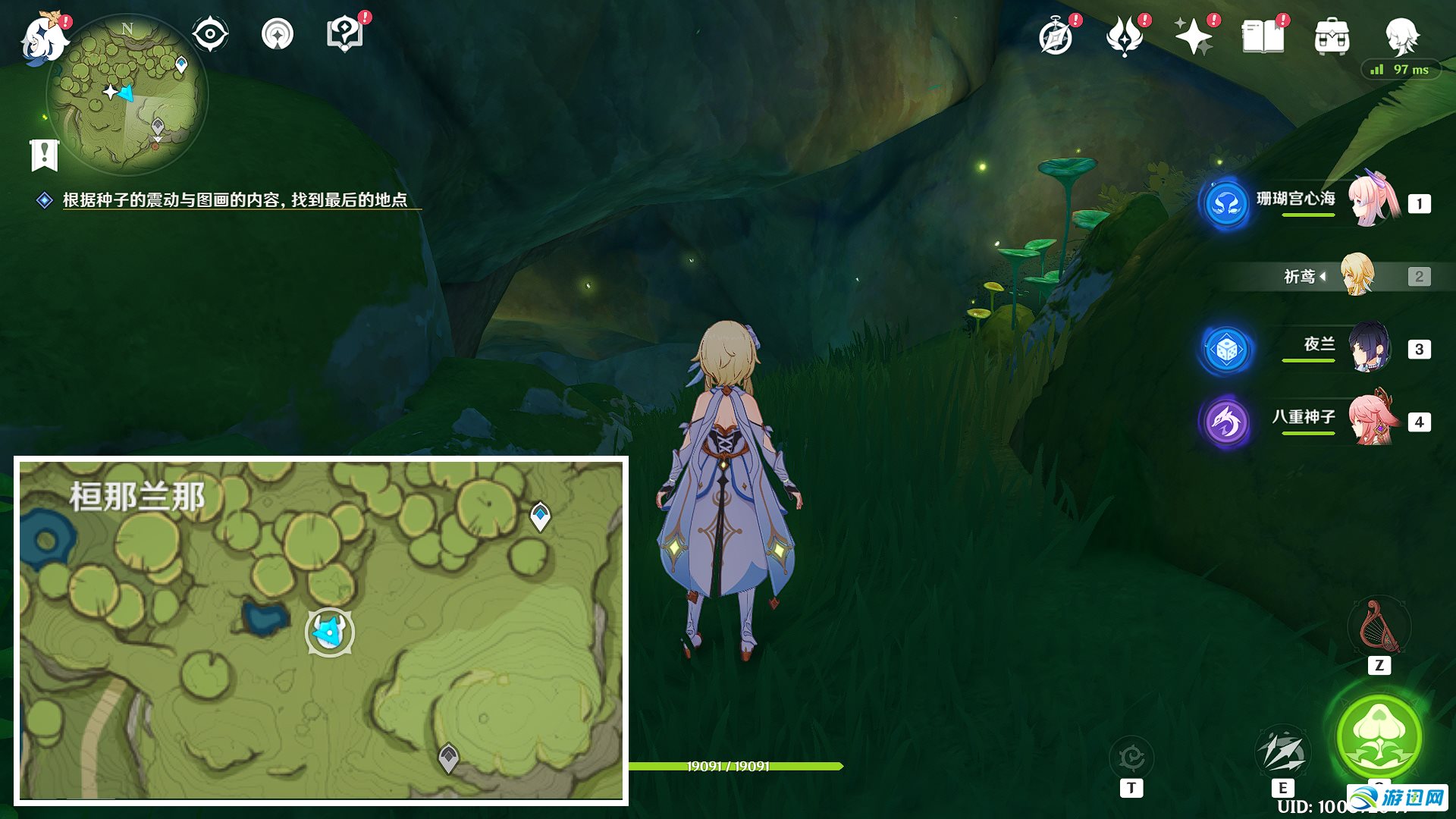This screenshot has width=1456, height=819.
Task: Use the lyre gadget icon
Action: tap(1379, 627)
